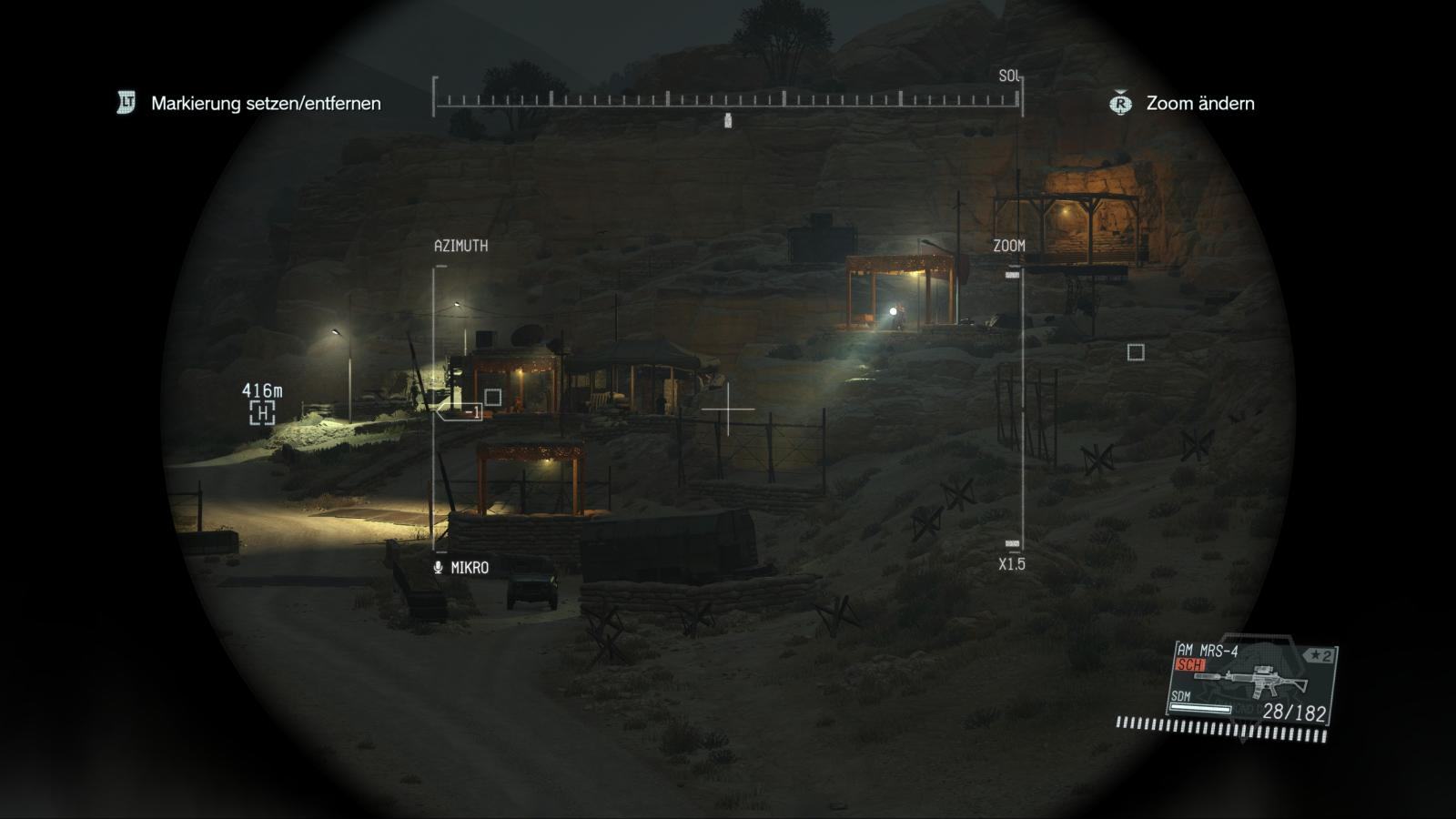
Task: Toggle the MIKRO directional microphone icon
Action: click(x=439, y=568)
